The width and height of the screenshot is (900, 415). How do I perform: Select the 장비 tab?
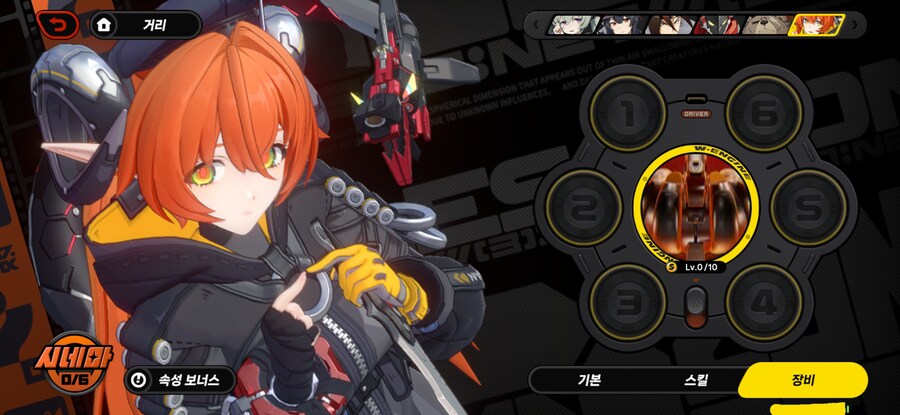point(802,380)
